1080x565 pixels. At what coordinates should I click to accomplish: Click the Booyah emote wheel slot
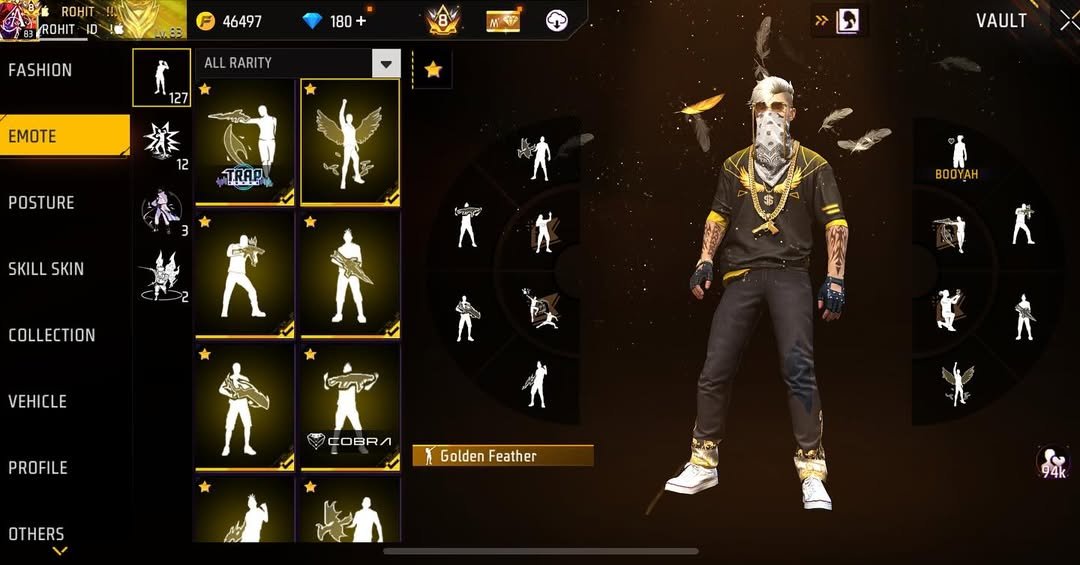point(957,157)
